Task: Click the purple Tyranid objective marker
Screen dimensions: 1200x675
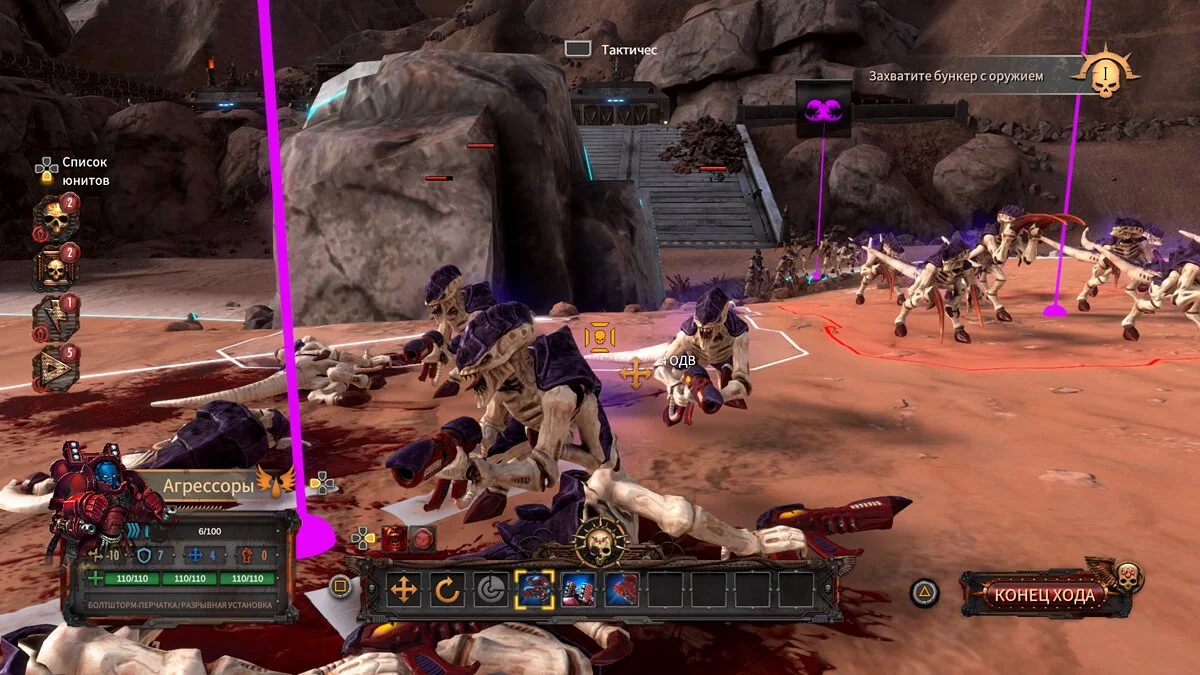Action: tap(823, 109)
